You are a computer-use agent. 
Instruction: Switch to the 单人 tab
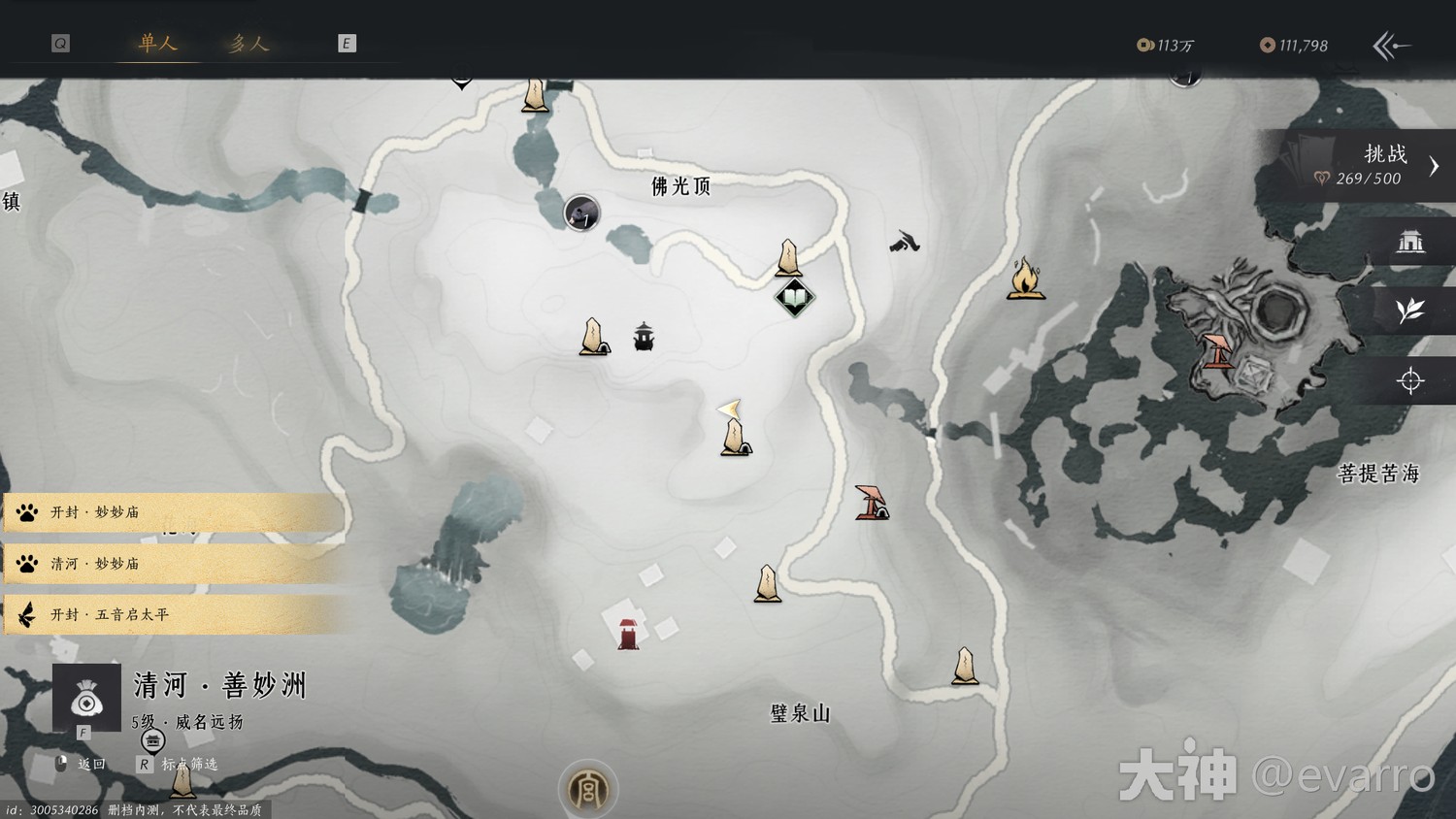157,44
